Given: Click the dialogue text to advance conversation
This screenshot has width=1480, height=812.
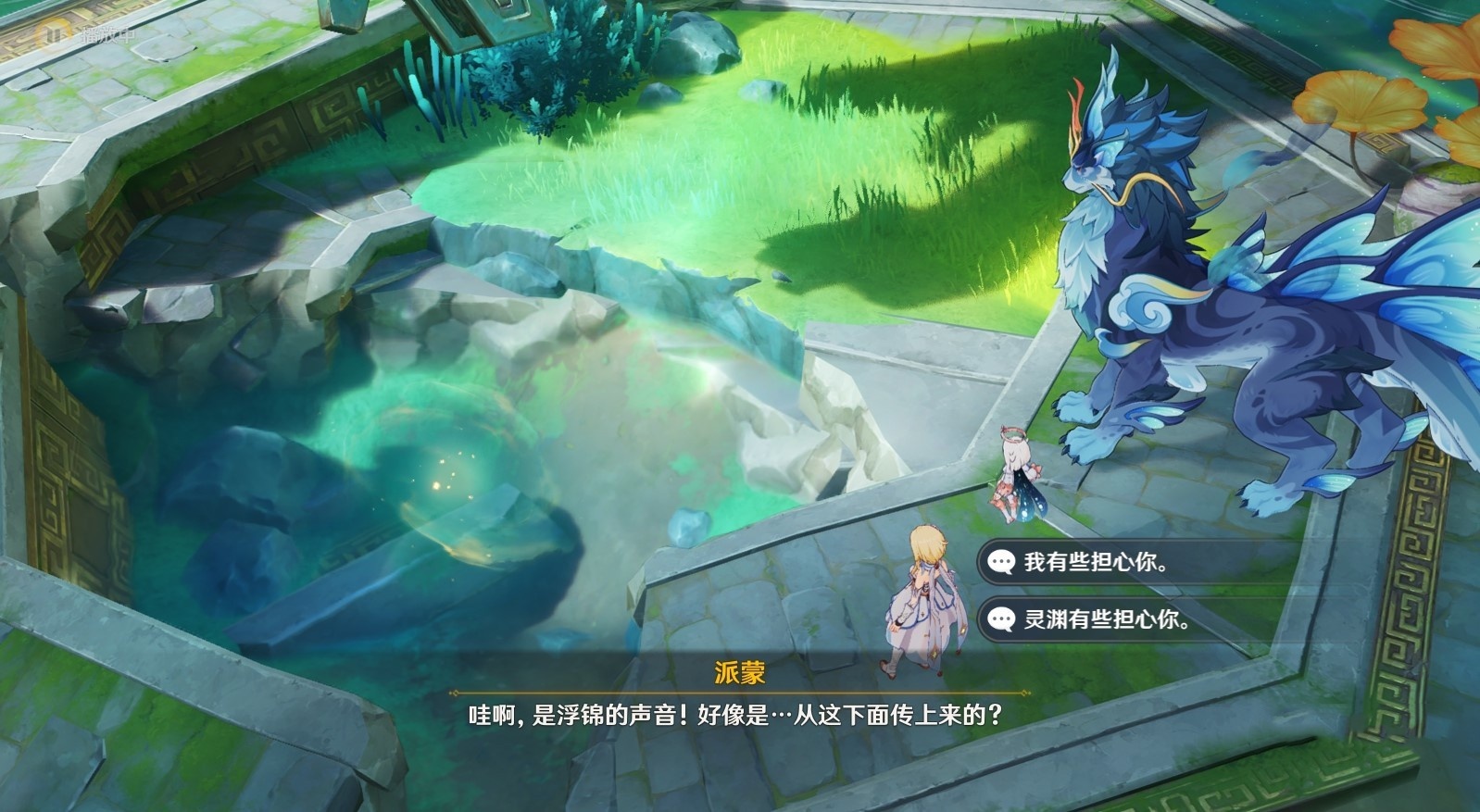Looking at the screenshot, I should [x=740, y=714].
